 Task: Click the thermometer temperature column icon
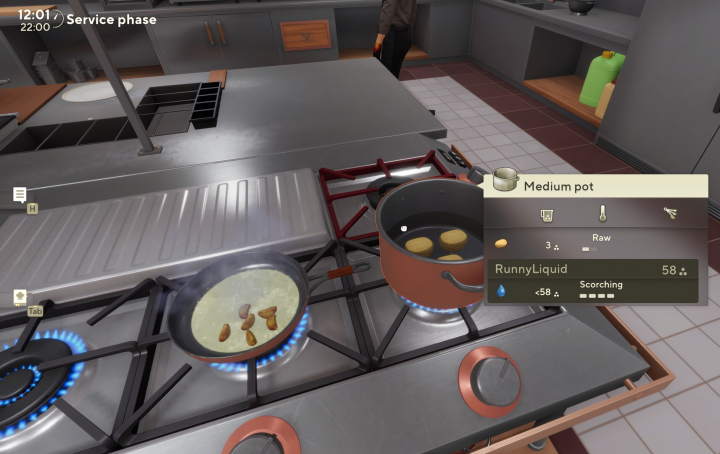pyautogui.click(x=603, y=214)
